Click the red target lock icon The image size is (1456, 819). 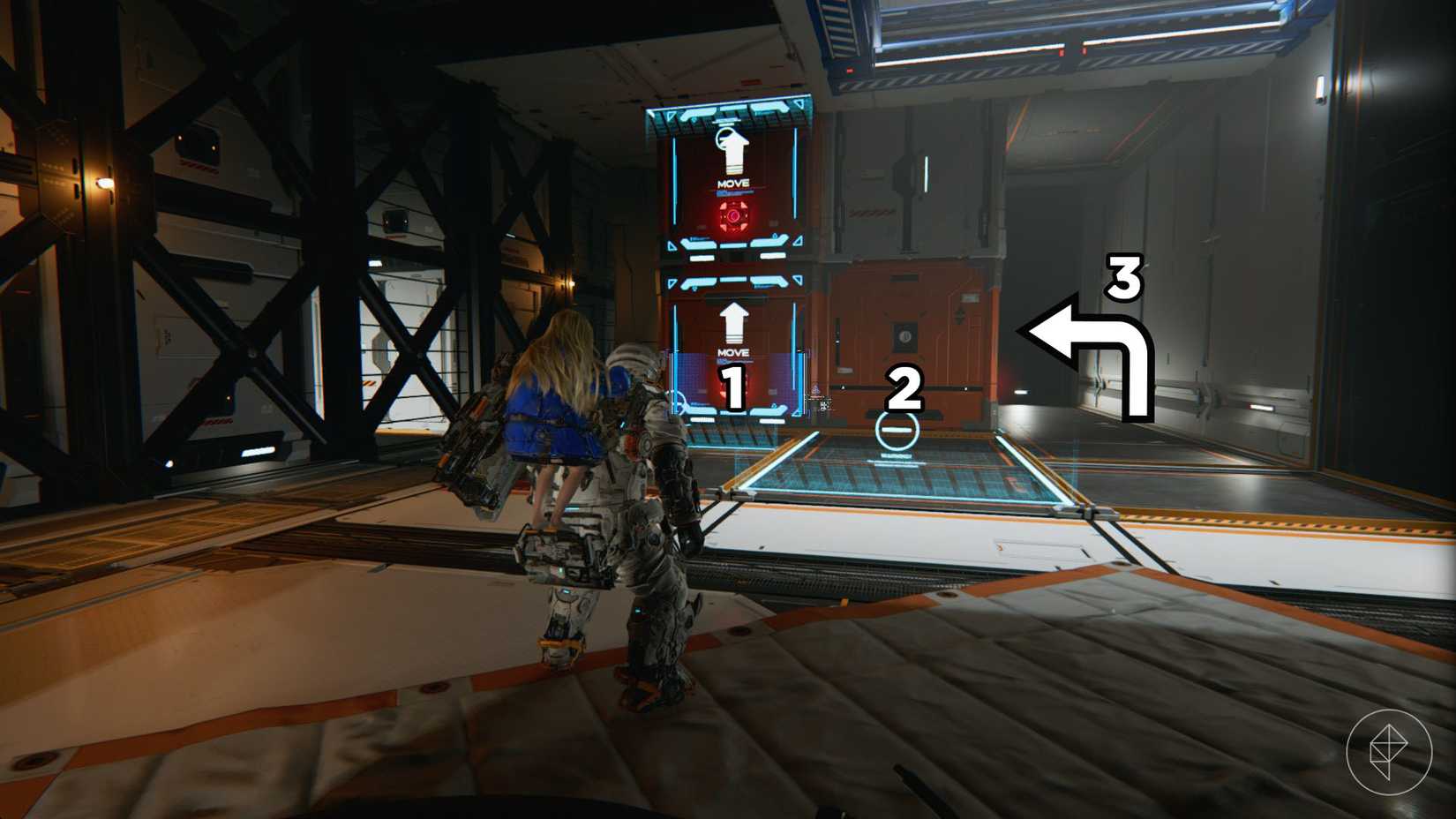(735, 215)
